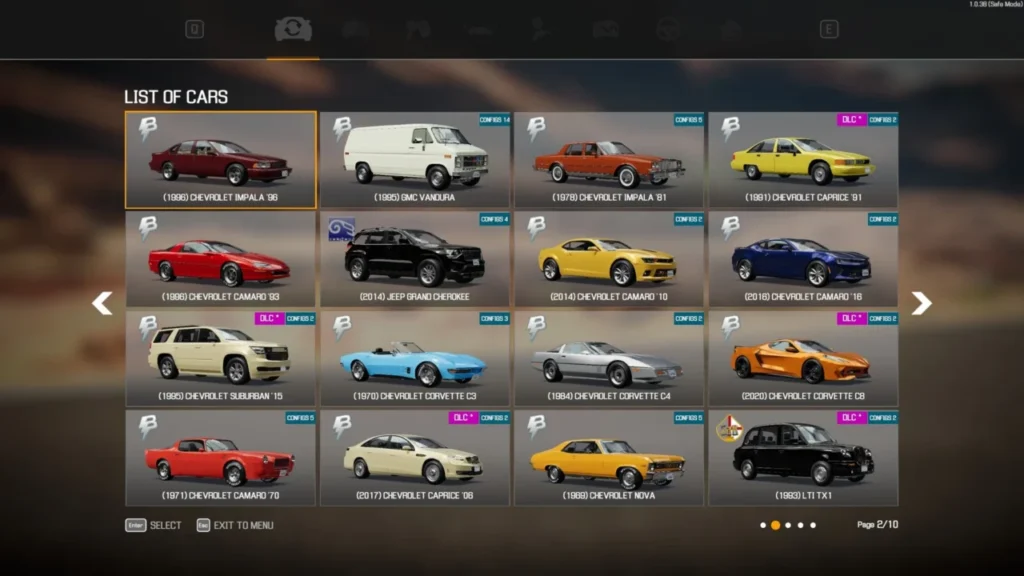This screenshot has height=576, width=1024.
Task: Choose the red Chevrolet Camaro '93
Action: pyautogui.click(x=220, y=259)
